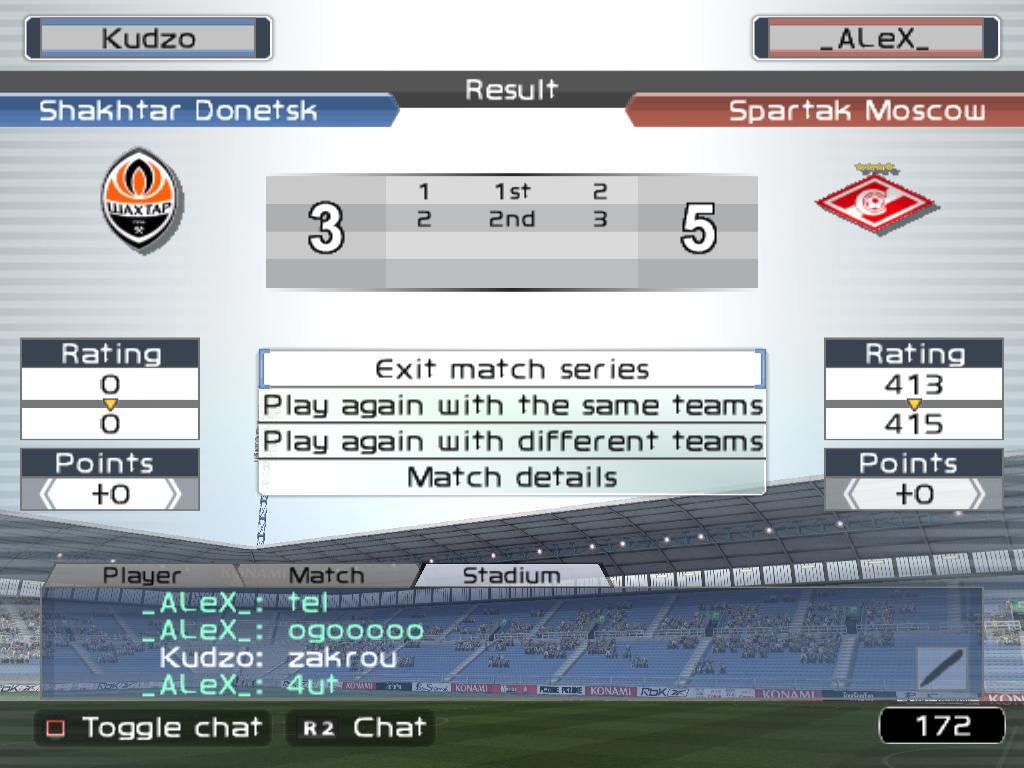The height and width of the screenshot is (768, 1024).
Task: Switch to the Match chat tab
Action: pyautogui.click(x=326, y=575)
